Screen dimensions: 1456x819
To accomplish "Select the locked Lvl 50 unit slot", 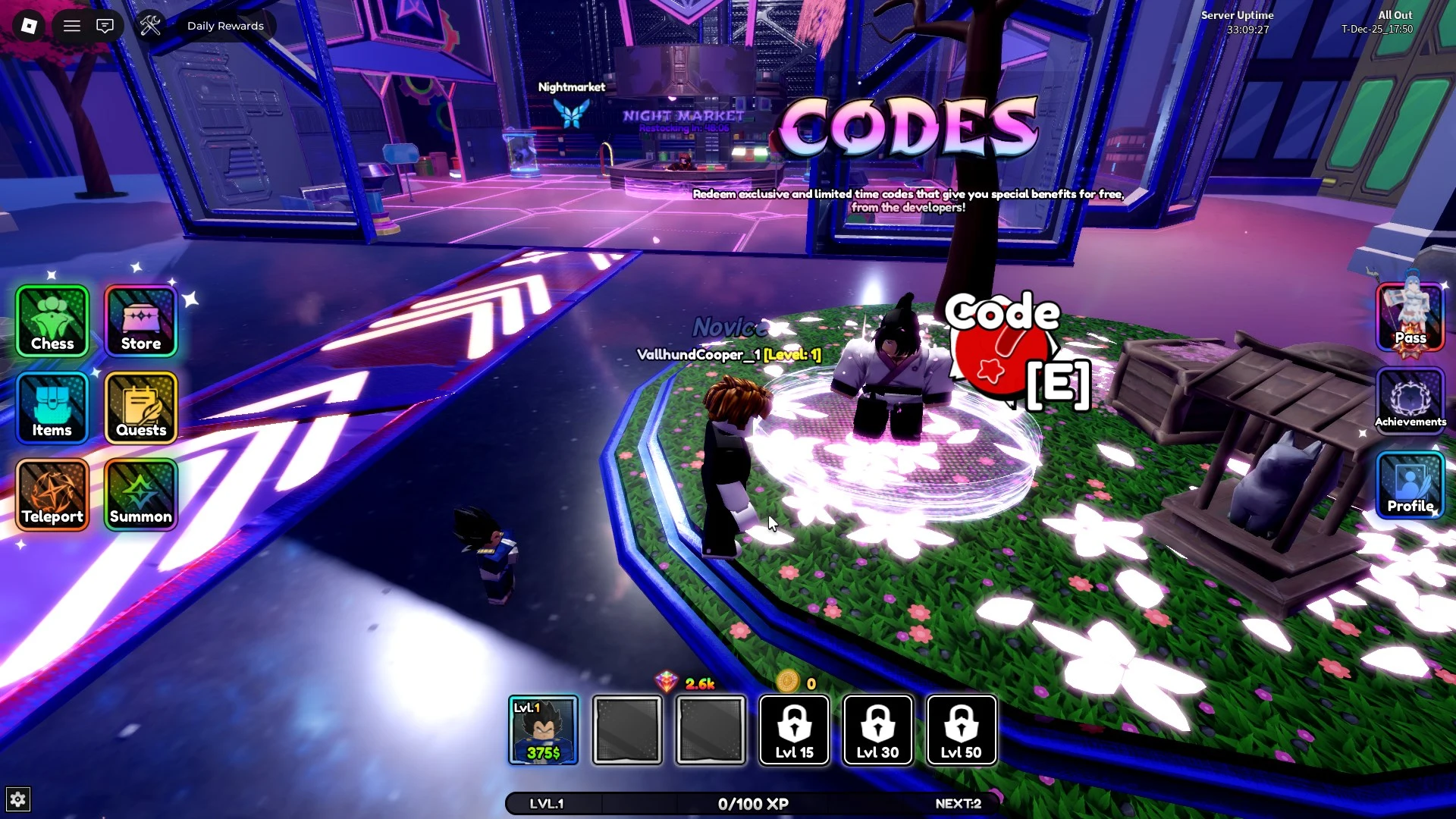I will (x=961, y=730).
